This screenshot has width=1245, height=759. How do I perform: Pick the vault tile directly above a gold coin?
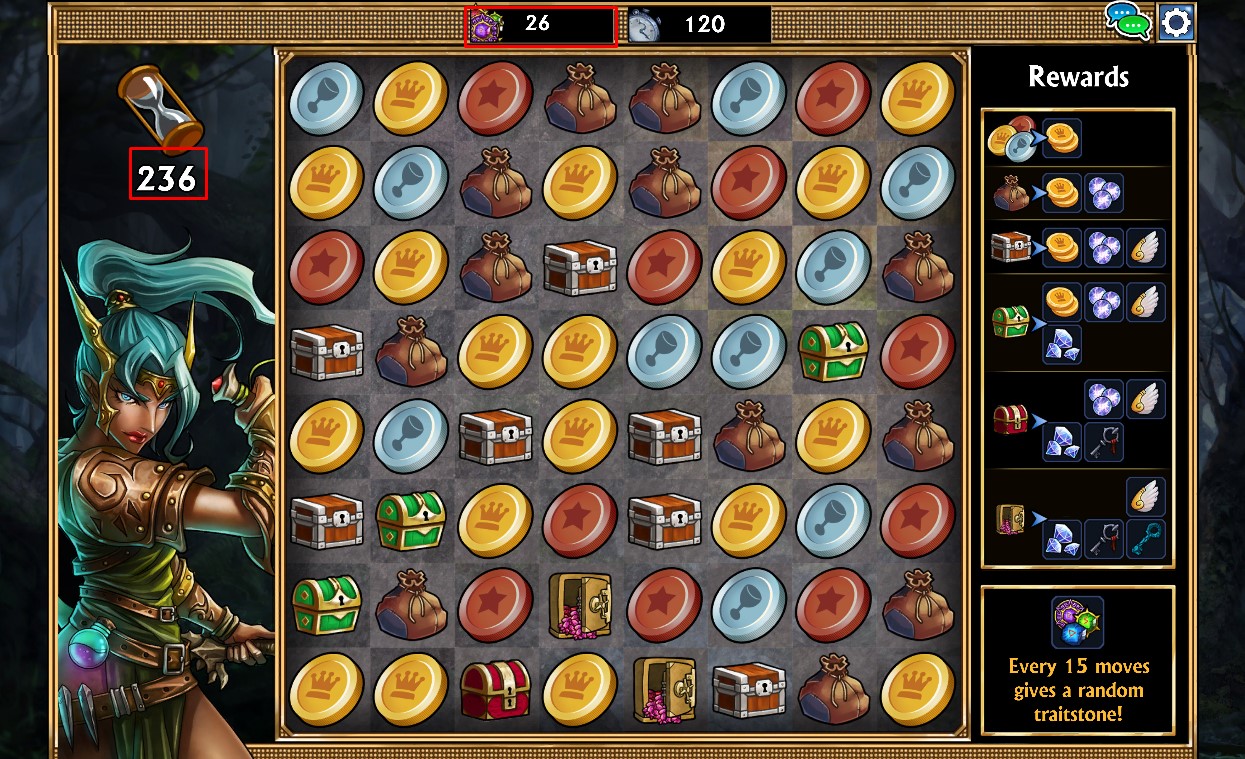579,605
